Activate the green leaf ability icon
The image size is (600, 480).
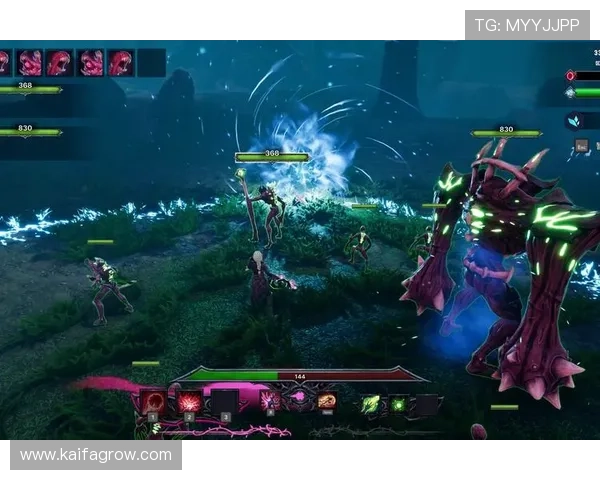tap(370, 404)
